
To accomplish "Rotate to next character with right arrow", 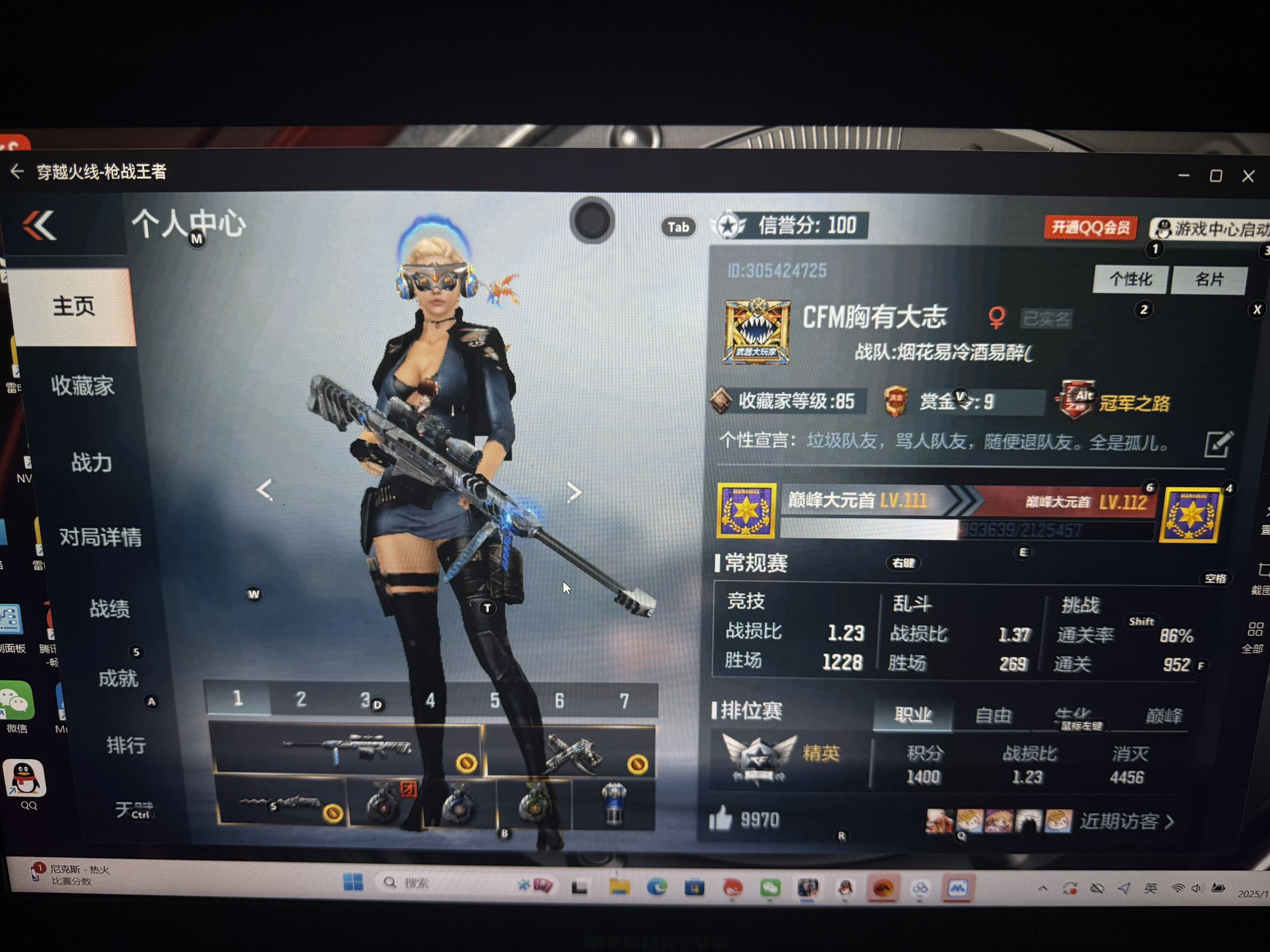I will point(574,492).
